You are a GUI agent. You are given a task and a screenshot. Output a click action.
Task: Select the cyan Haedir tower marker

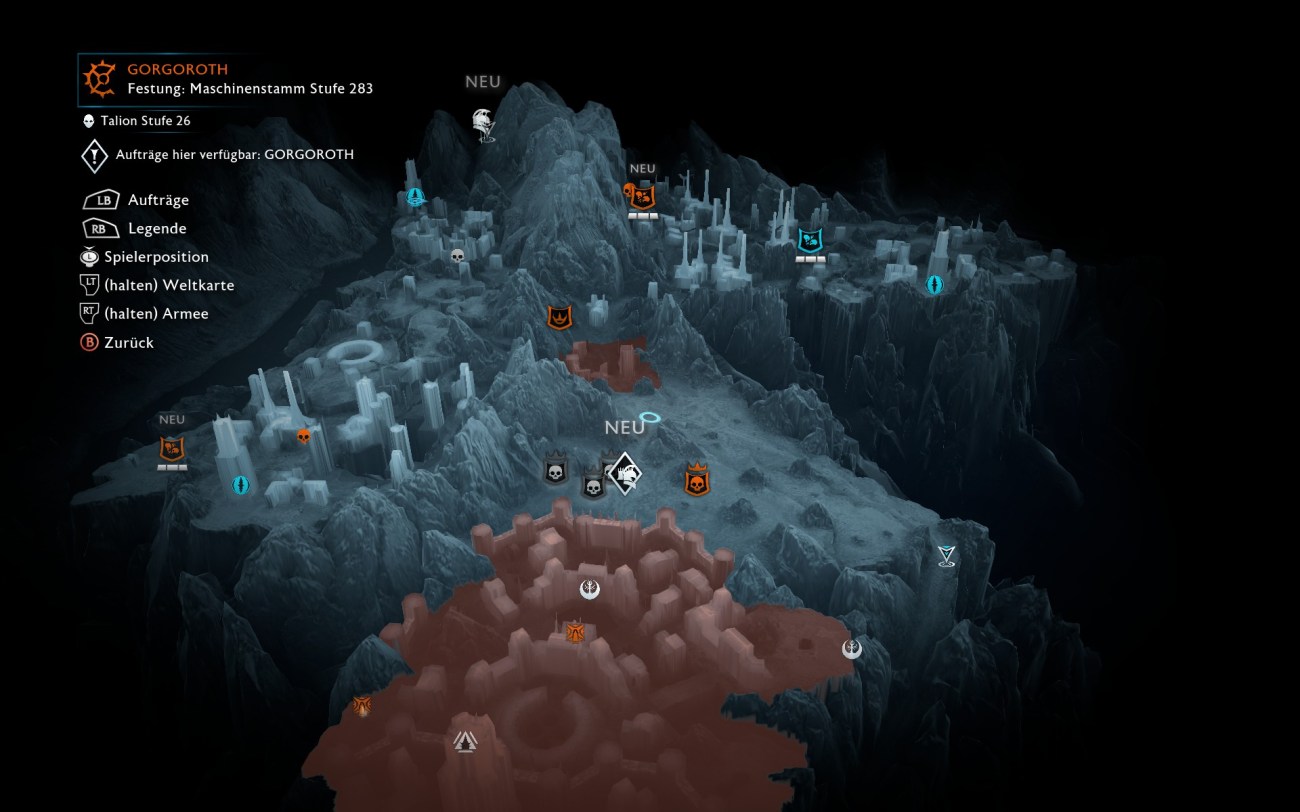tap(415, 197)
